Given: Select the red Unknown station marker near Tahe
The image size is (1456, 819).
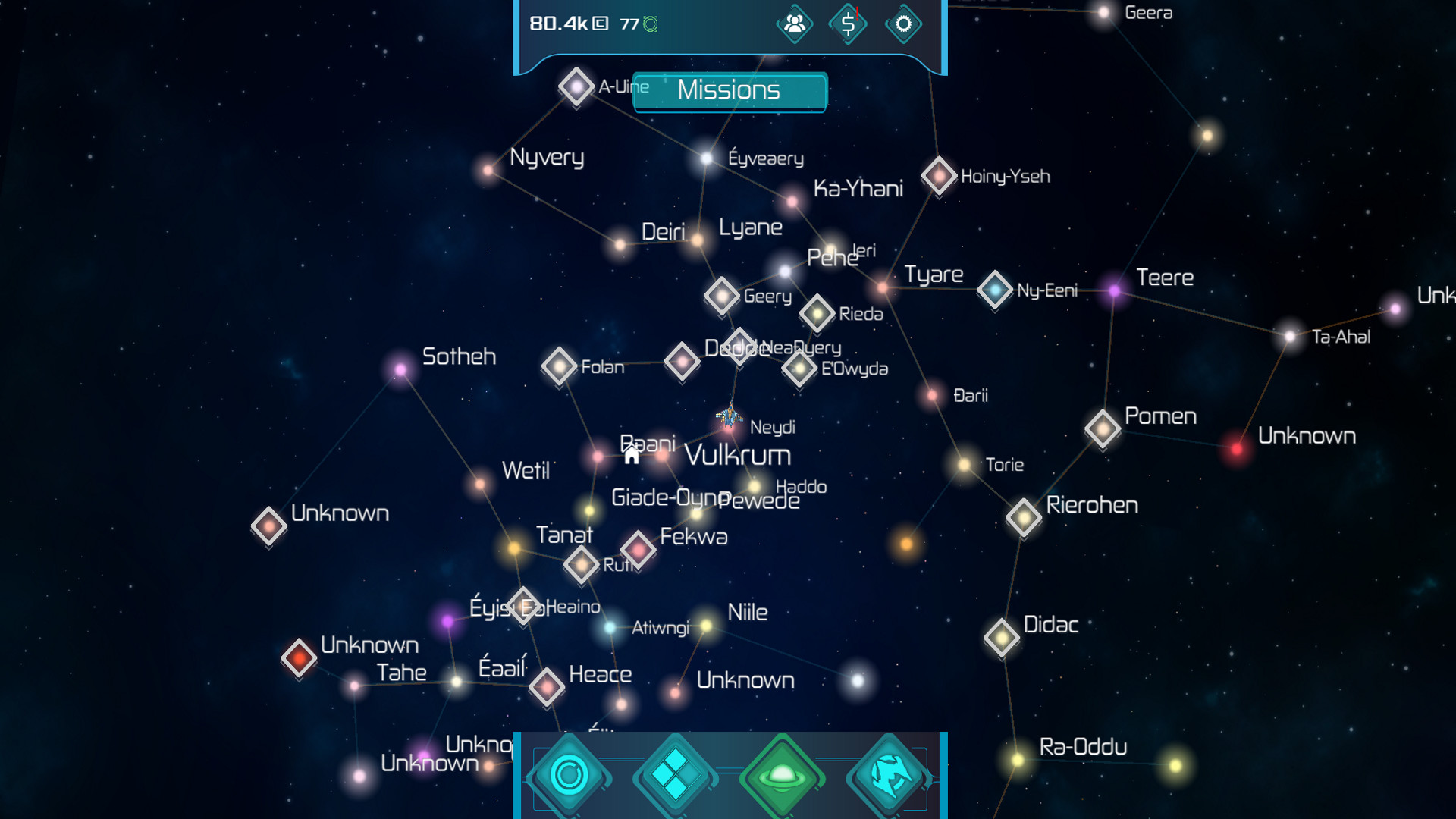Looking at the screenshot, I should (x=300, y=658).
